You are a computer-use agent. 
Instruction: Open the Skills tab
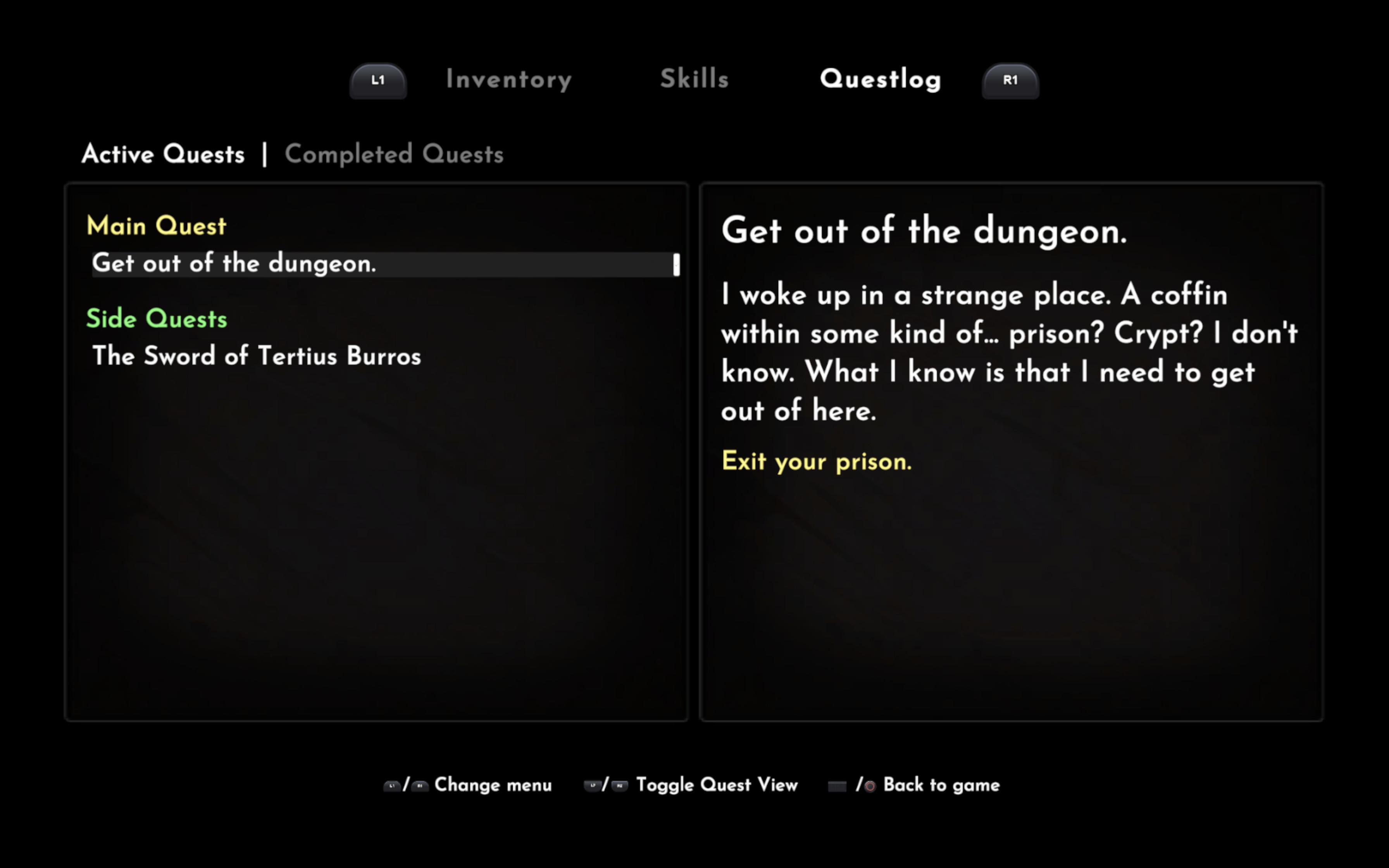tap(694, 79)
